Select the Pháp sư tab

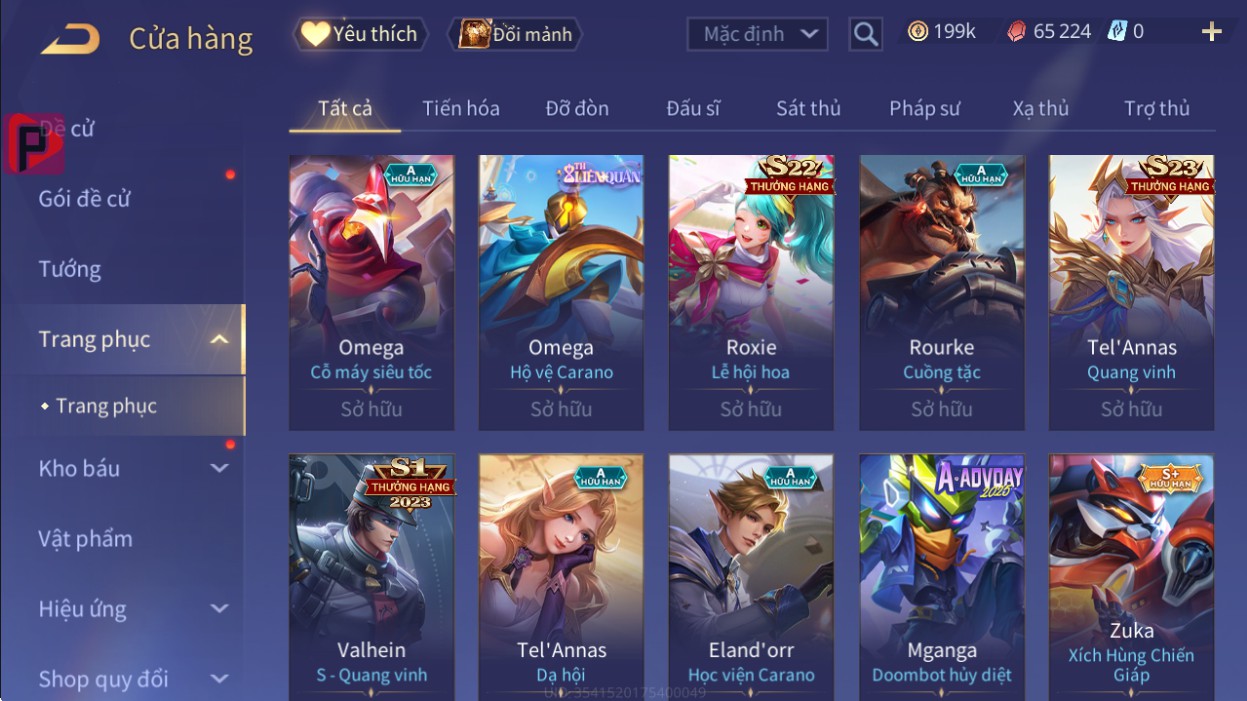click(x=924, y=108)
